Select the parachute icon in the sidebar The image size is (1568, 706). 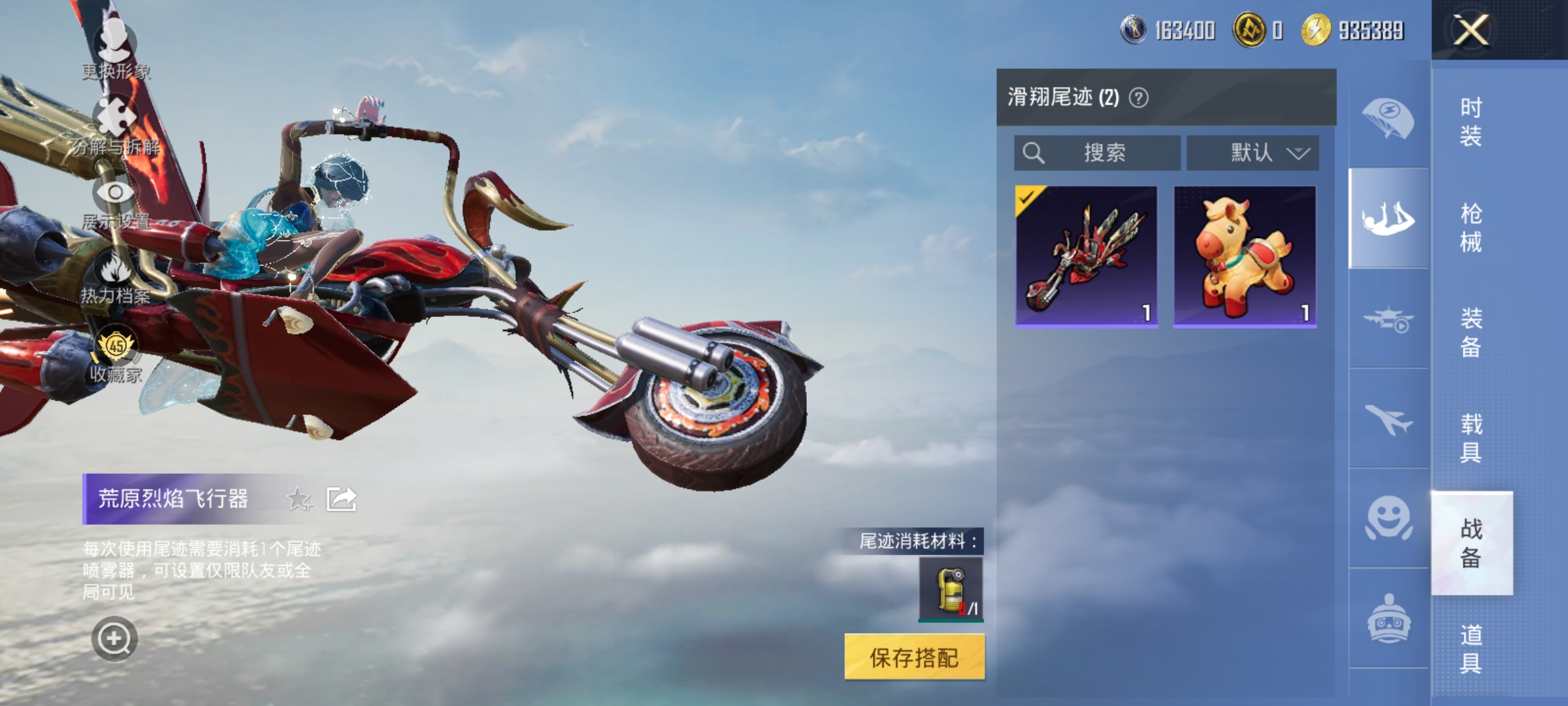[x=1390, y=116]
